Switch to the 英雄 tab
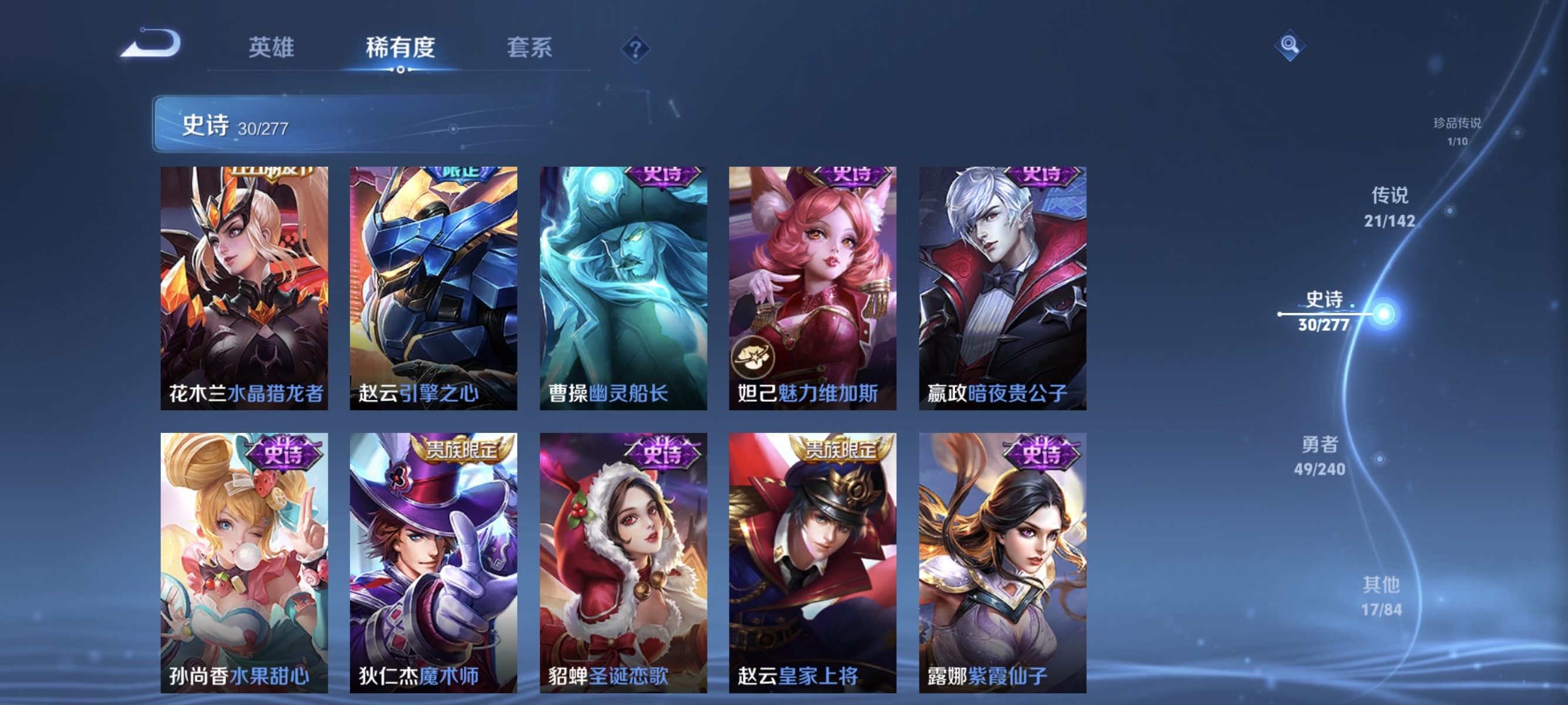This screenshot has width=1568, height=705. point(272,49)
